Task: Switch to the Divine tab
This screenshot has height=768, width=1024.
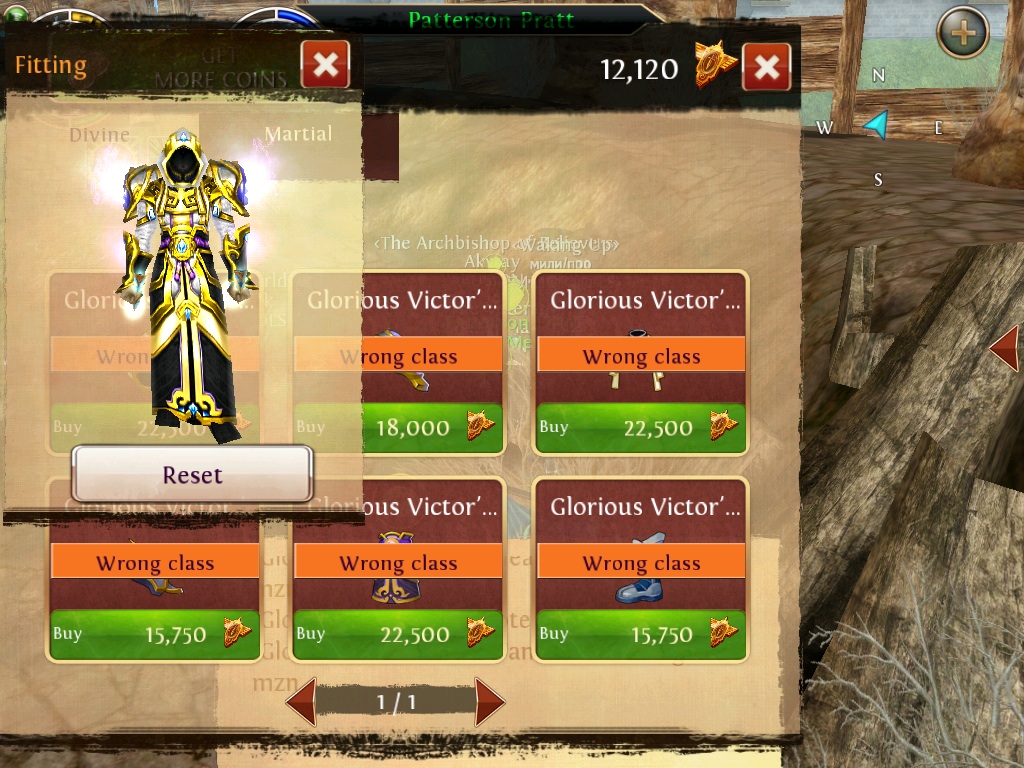Action: [100, 134]
